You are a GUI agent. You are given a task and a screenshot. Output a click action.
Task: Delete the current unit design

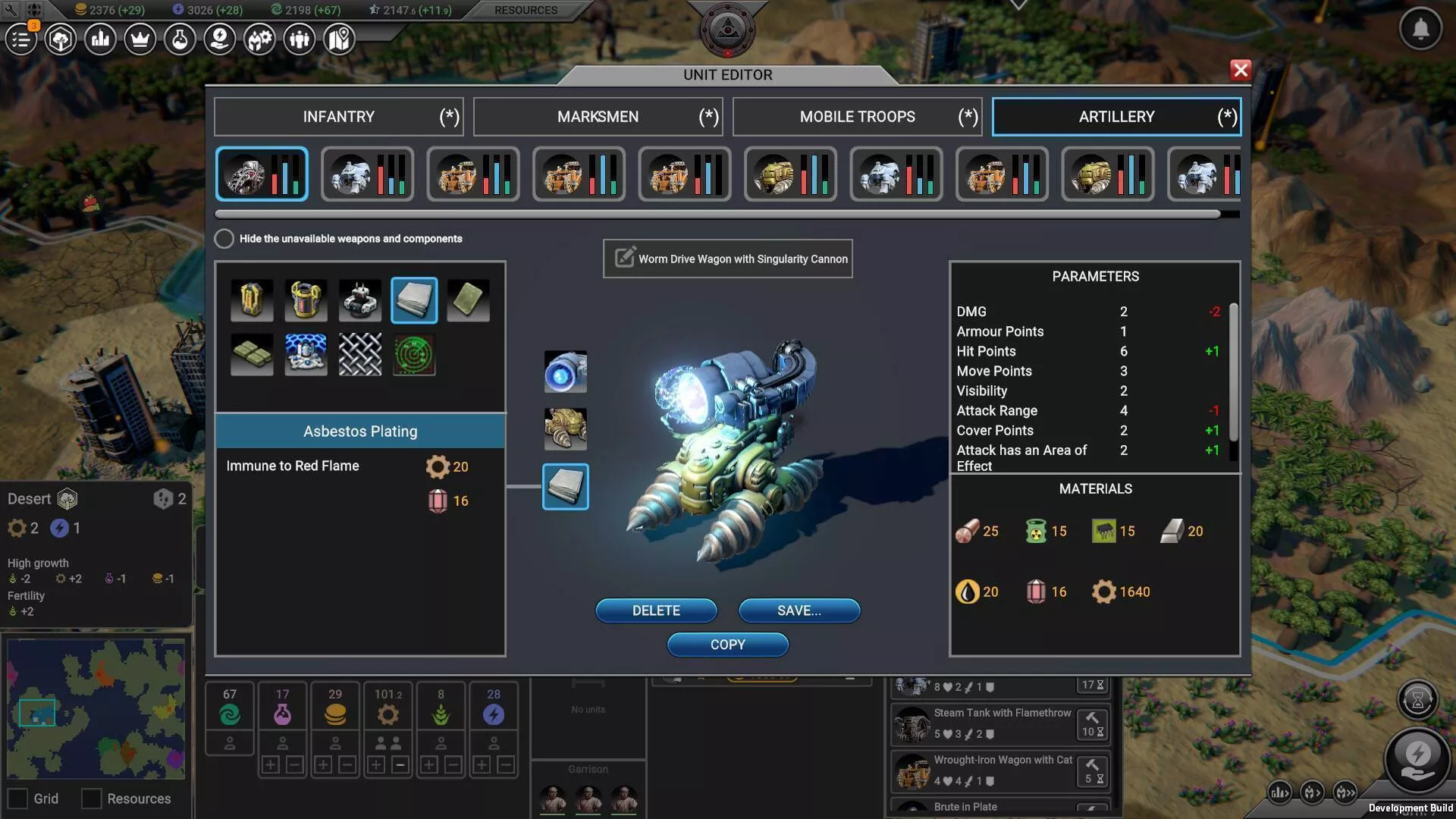[656, 610]
